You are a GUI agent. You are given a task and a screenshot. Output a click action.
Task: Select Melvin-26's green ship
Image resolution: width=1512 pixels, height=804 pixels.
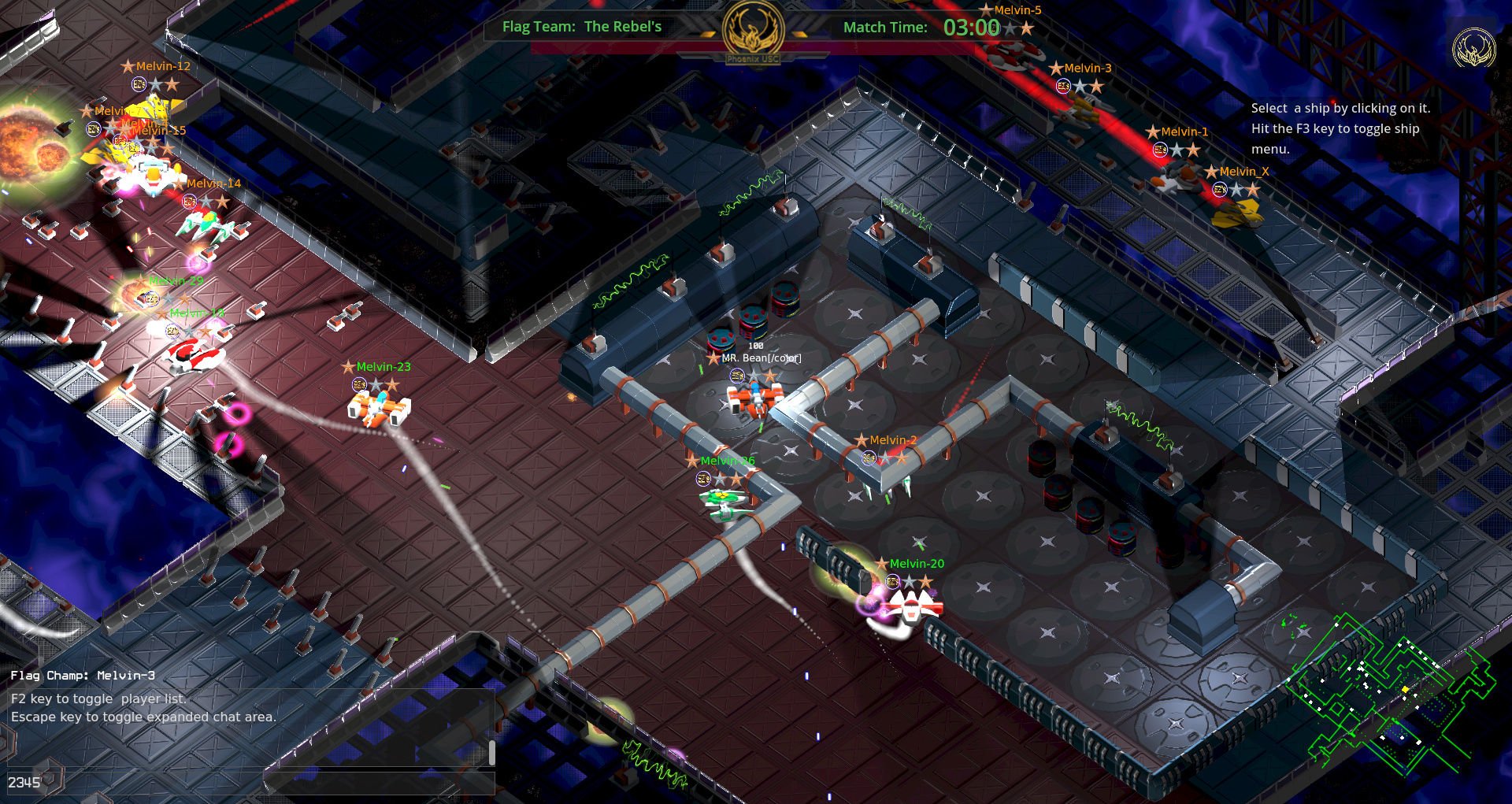(724, 502)
